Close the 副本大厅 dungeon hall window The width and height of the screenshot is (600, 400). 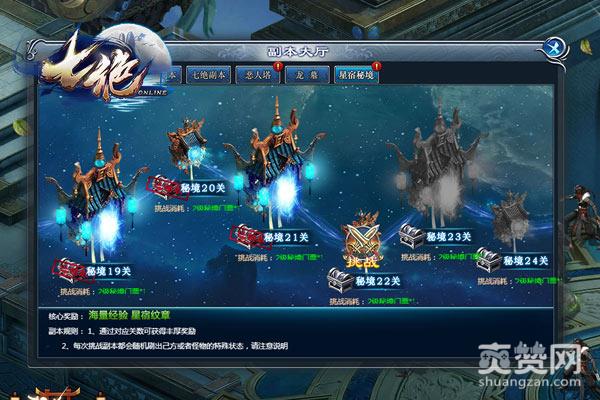point(553,48)
